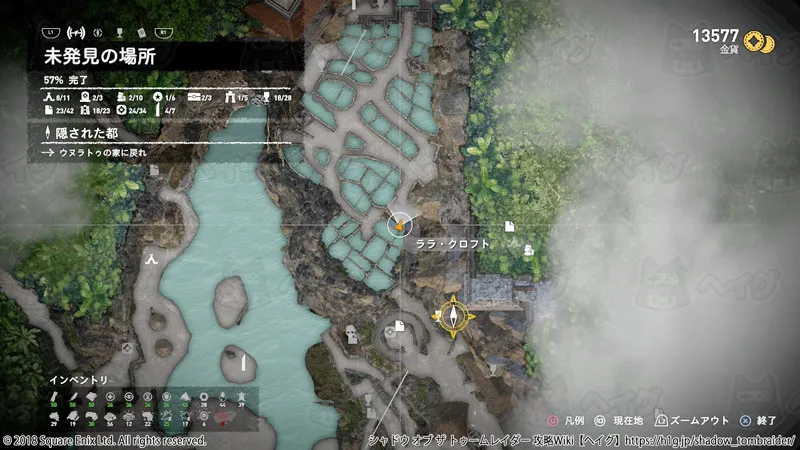Image resolution: width=800 pixels, height=450 pixels.
Task: Select the document marker in the jungle
Action: pyautogui.click(x=509, y=225)
